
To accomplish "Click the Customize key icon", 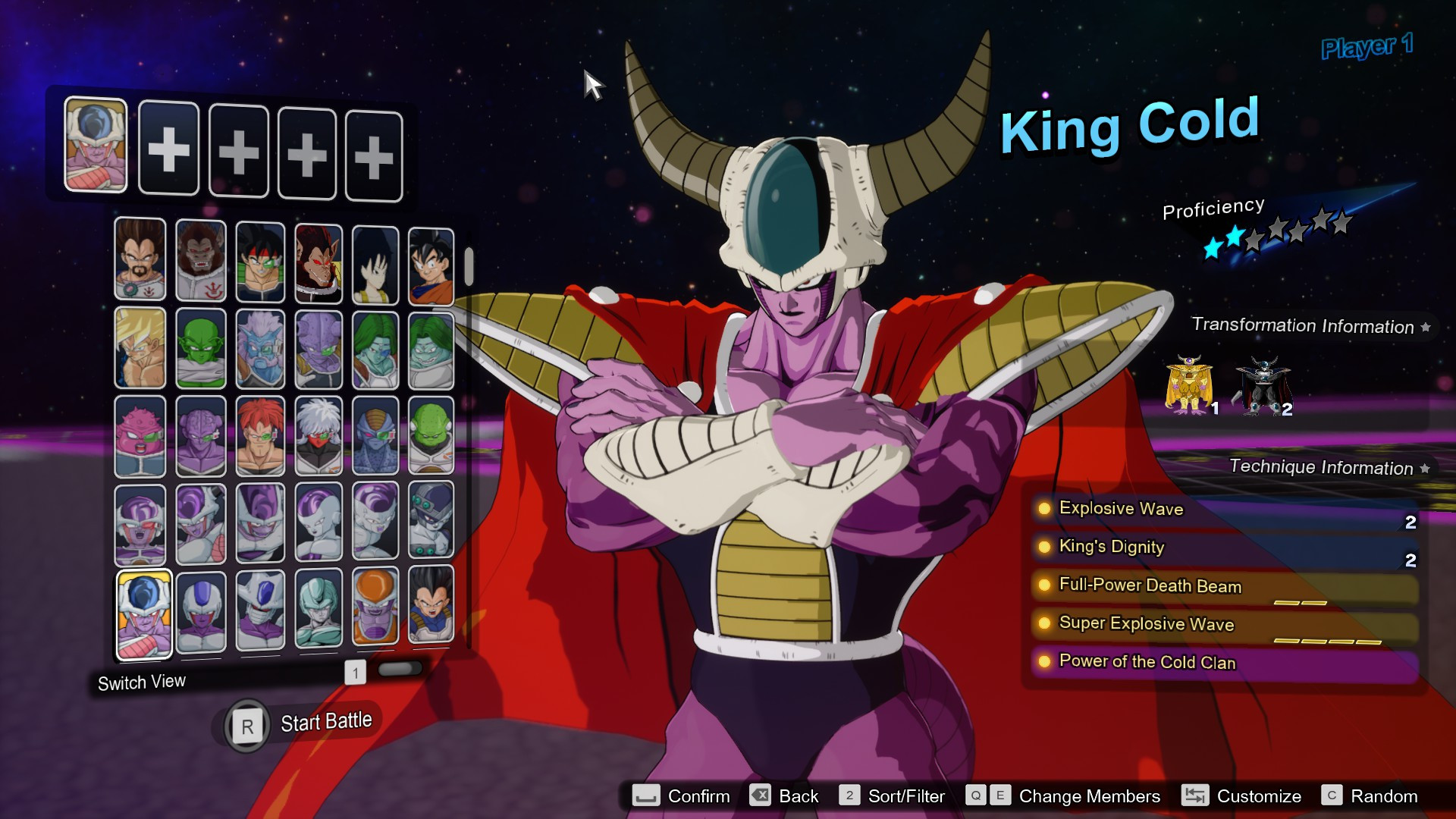I will pyautogui.click(x=1195, y=796).
